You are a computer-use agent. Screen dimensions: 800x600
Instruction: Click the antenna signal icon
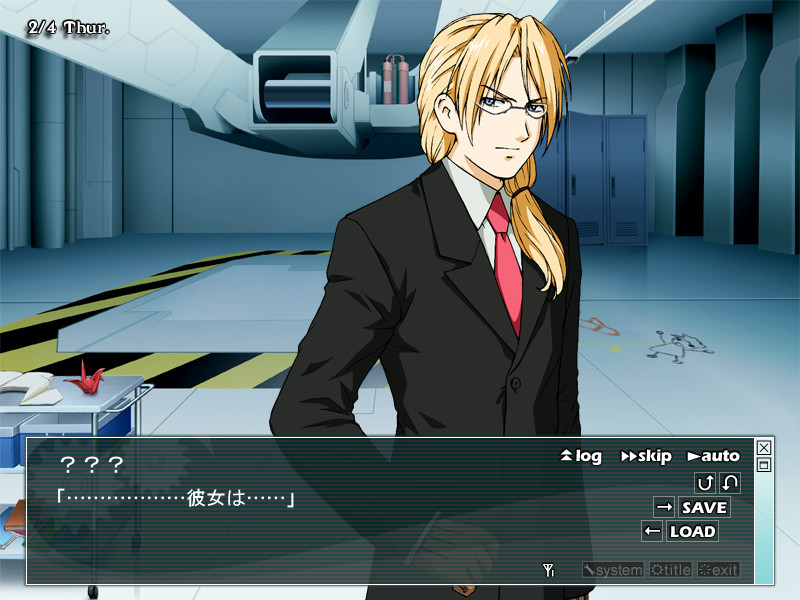pos(548,570)
